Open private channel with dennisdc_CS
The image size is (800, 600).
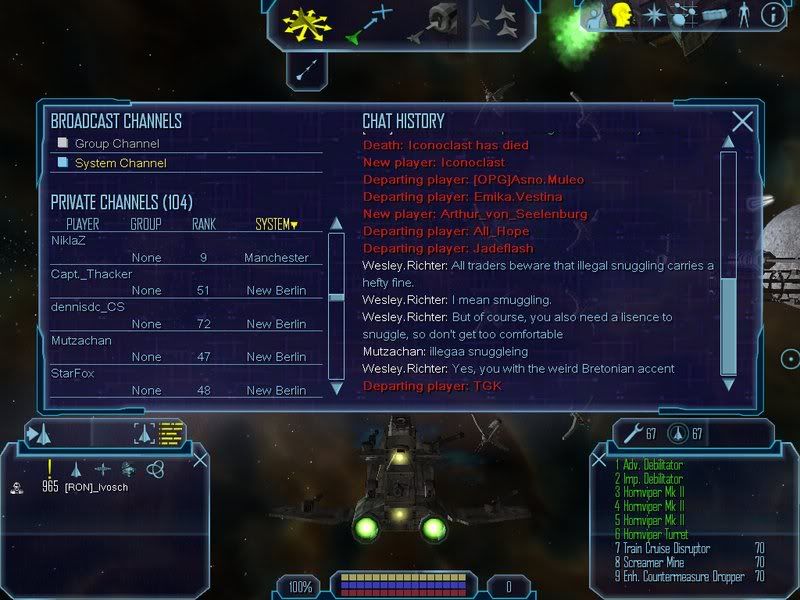pyautogui.click(x=88, y=307)
